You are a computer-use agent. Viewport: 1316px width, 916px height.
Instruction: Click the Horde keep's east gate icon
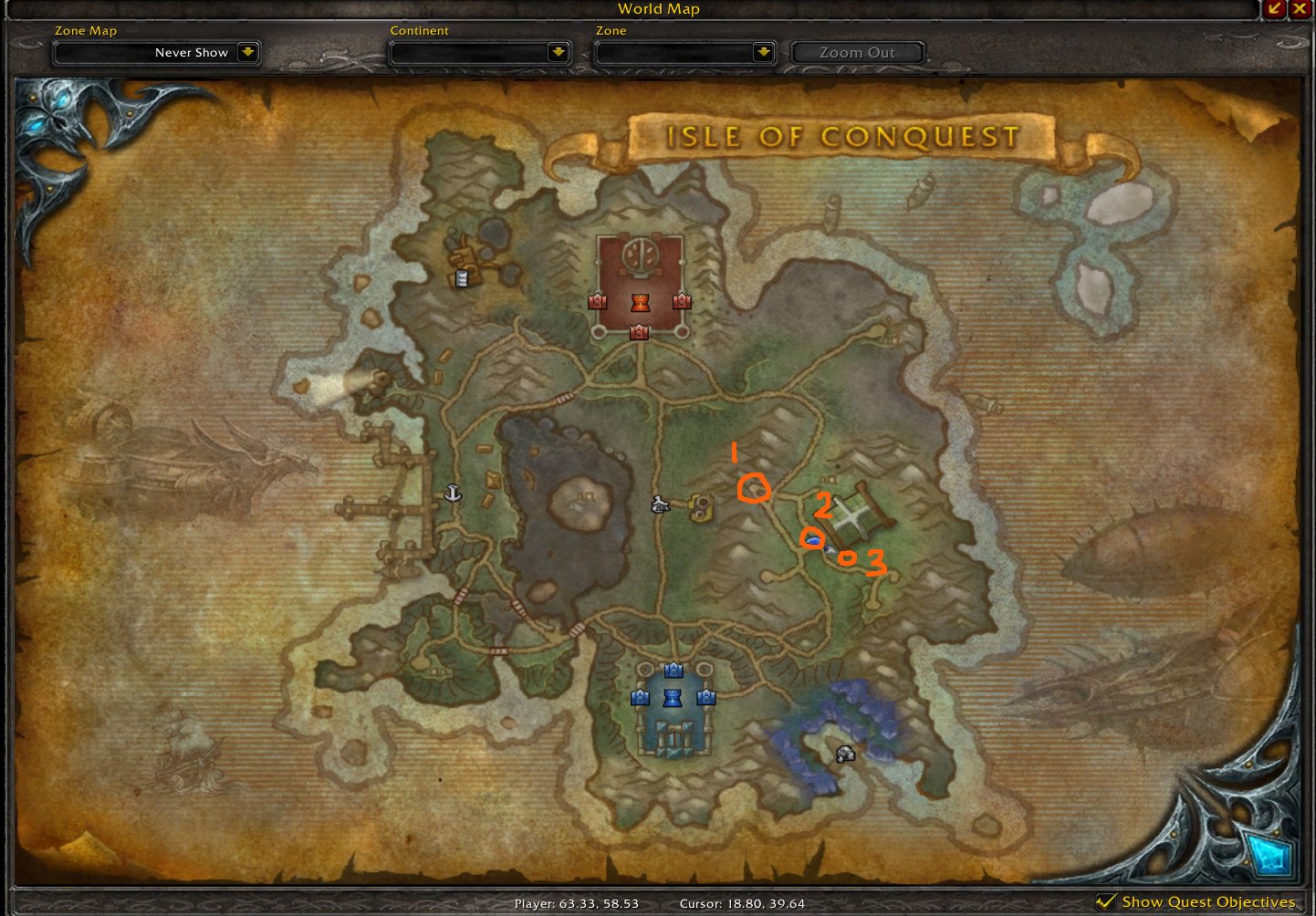point(681,301)
